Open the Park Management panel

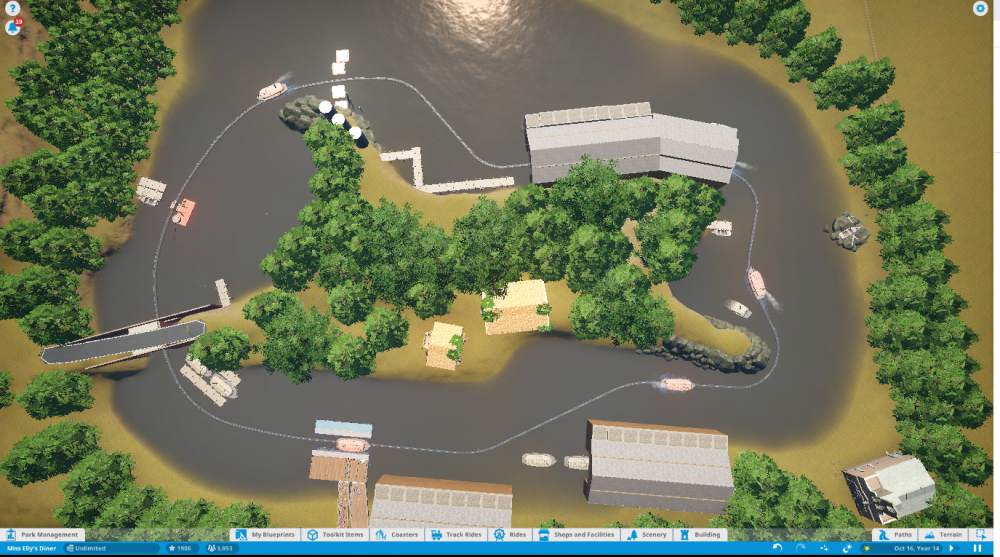43,535
